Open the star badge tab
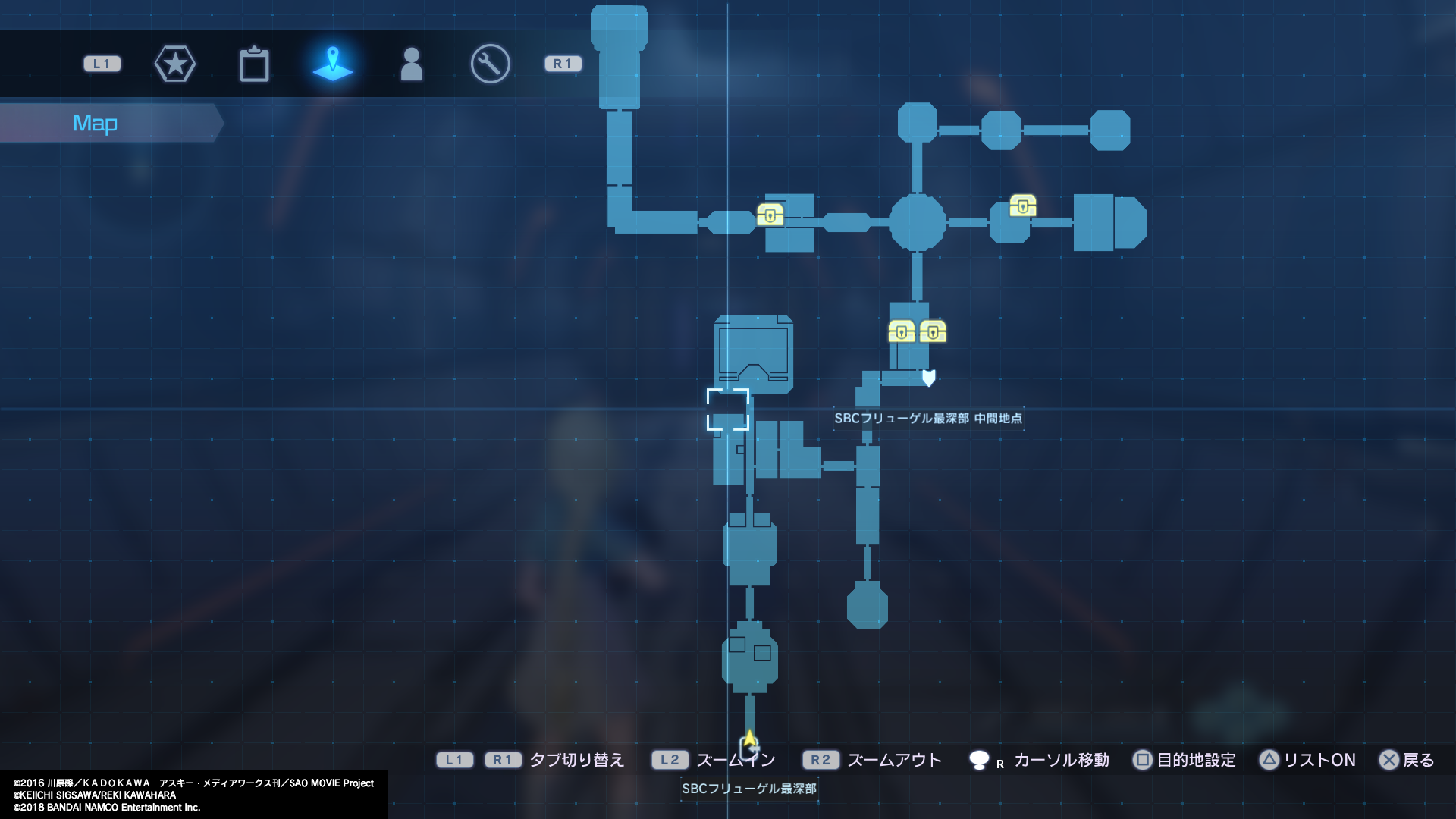The image size is (1456, 819). coord(175,64)
